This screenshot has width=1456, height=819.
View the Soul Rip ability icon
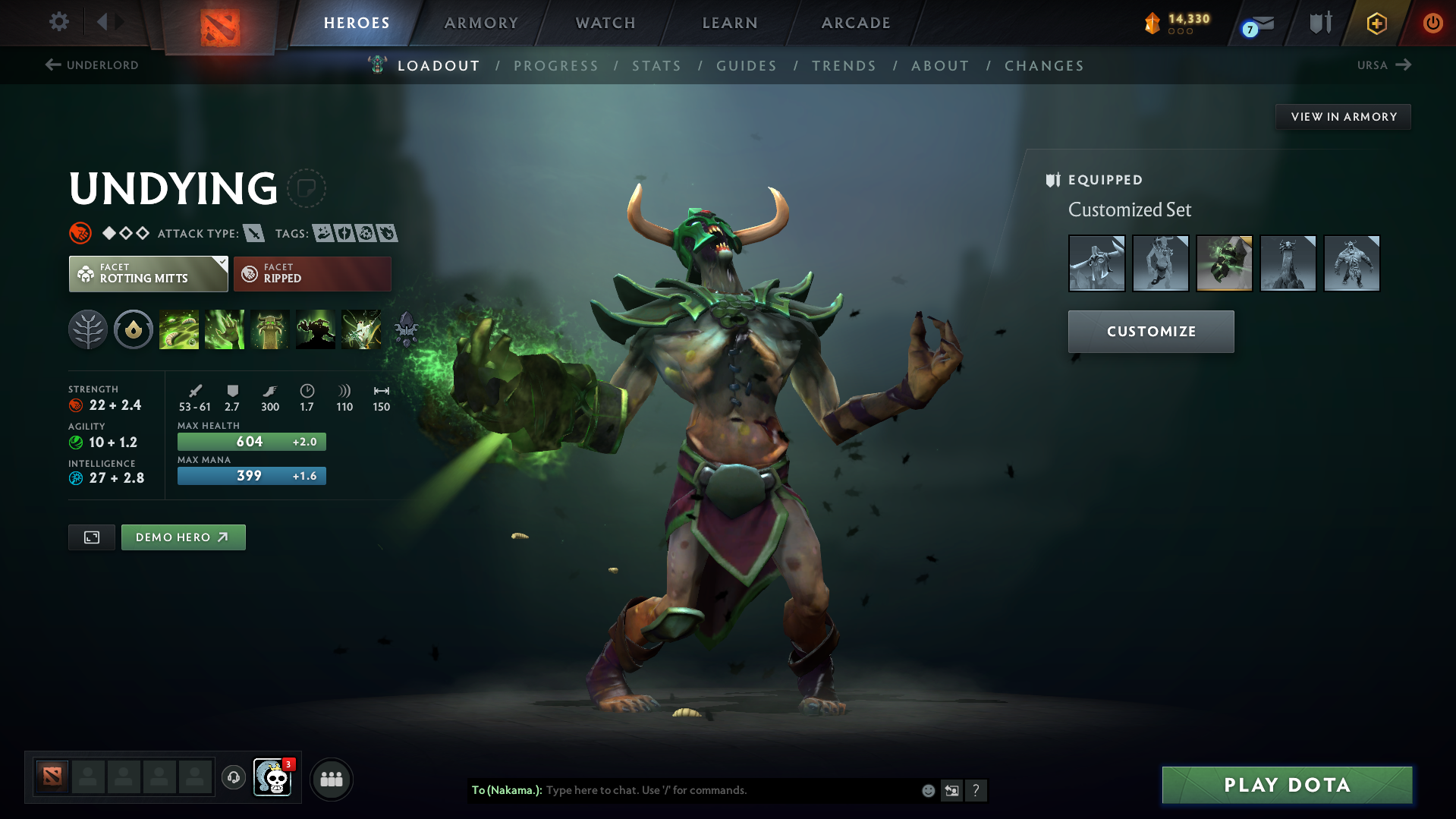(225, 329)
